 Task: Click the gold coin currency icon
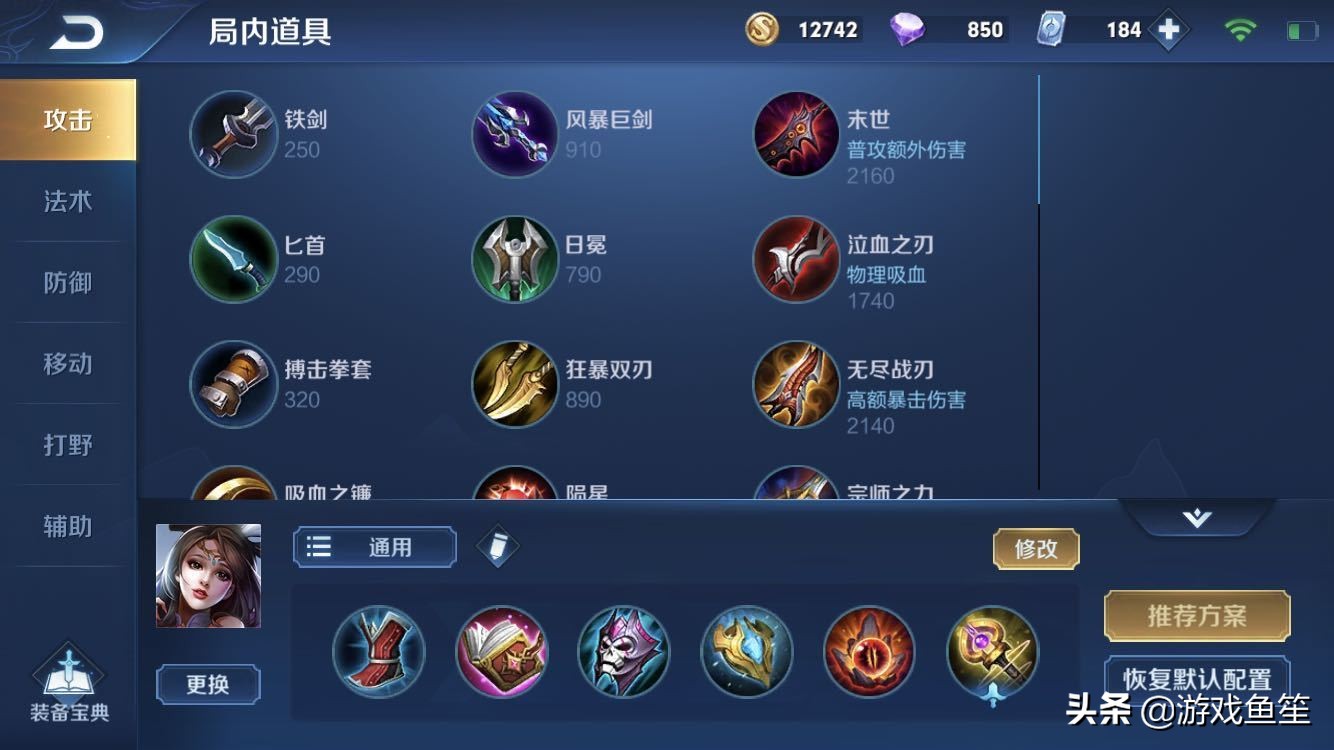coord(757,29)
